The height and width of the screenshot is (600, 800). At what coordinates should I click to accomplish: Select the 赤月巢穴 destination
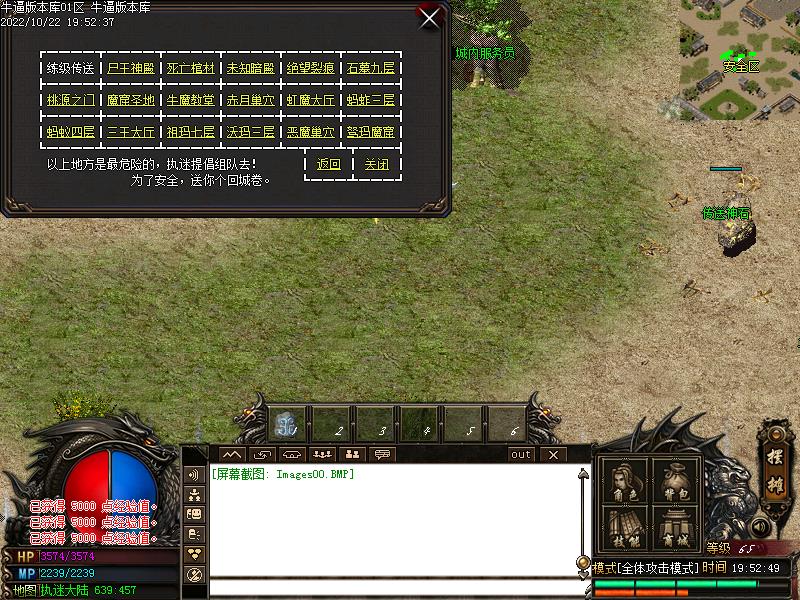[250, 100]
